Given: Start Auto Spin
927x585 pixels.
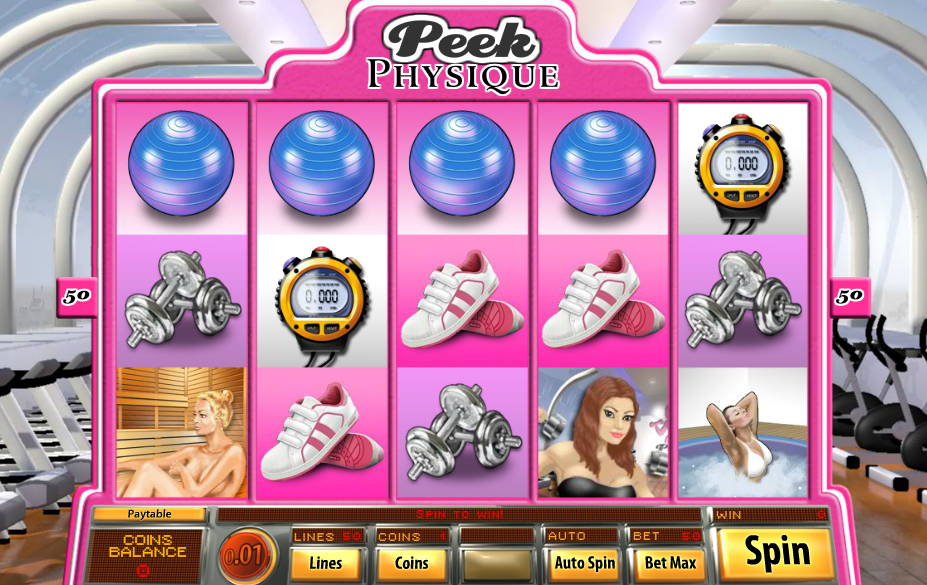Looking at the screenshot, I should coord(584,563).
